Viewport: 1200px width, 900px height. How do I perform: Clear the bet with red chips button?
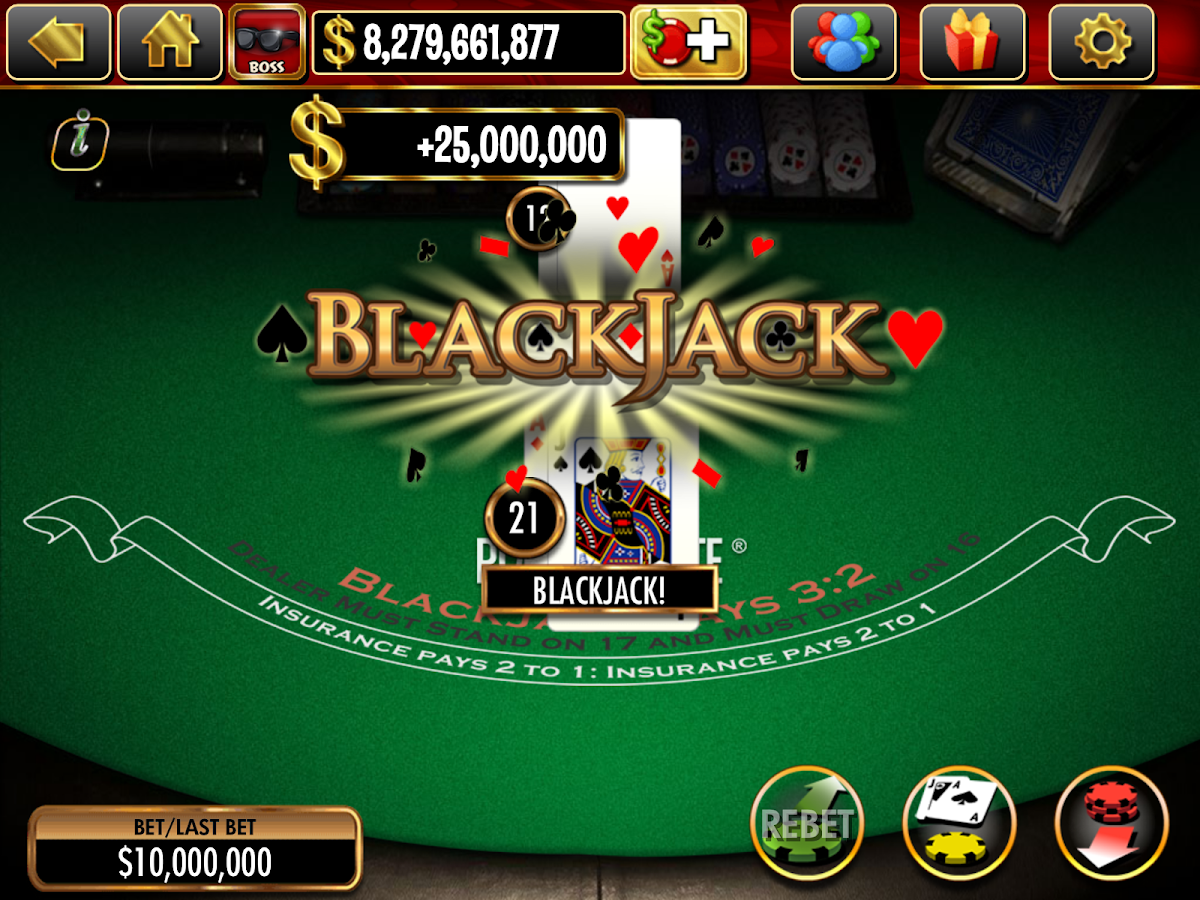(1110, 822)
